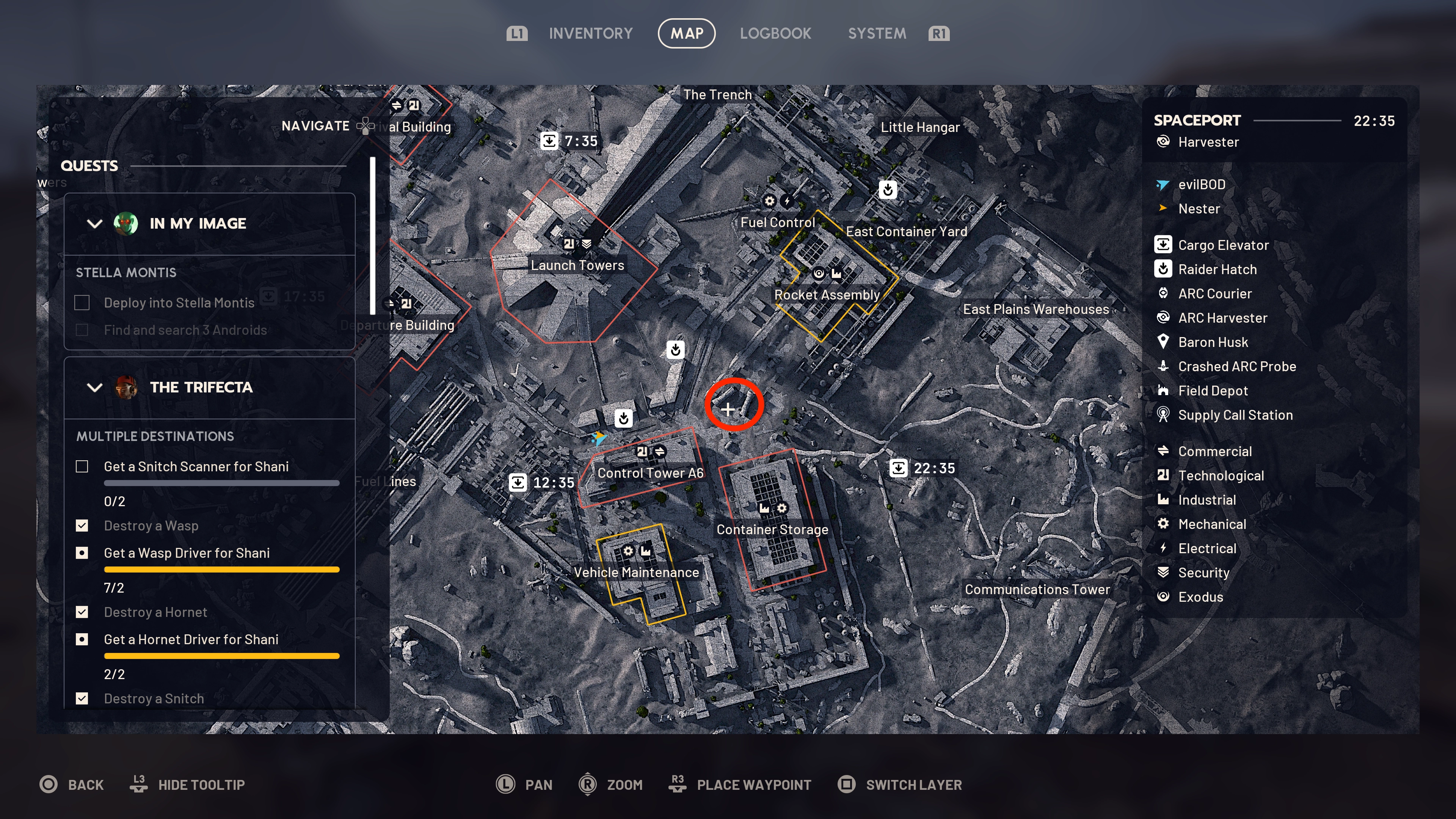This screenshot has height=819, width=1456.
Task: Select the Vehicle Maintenance map area
Action: click(636, 573)
